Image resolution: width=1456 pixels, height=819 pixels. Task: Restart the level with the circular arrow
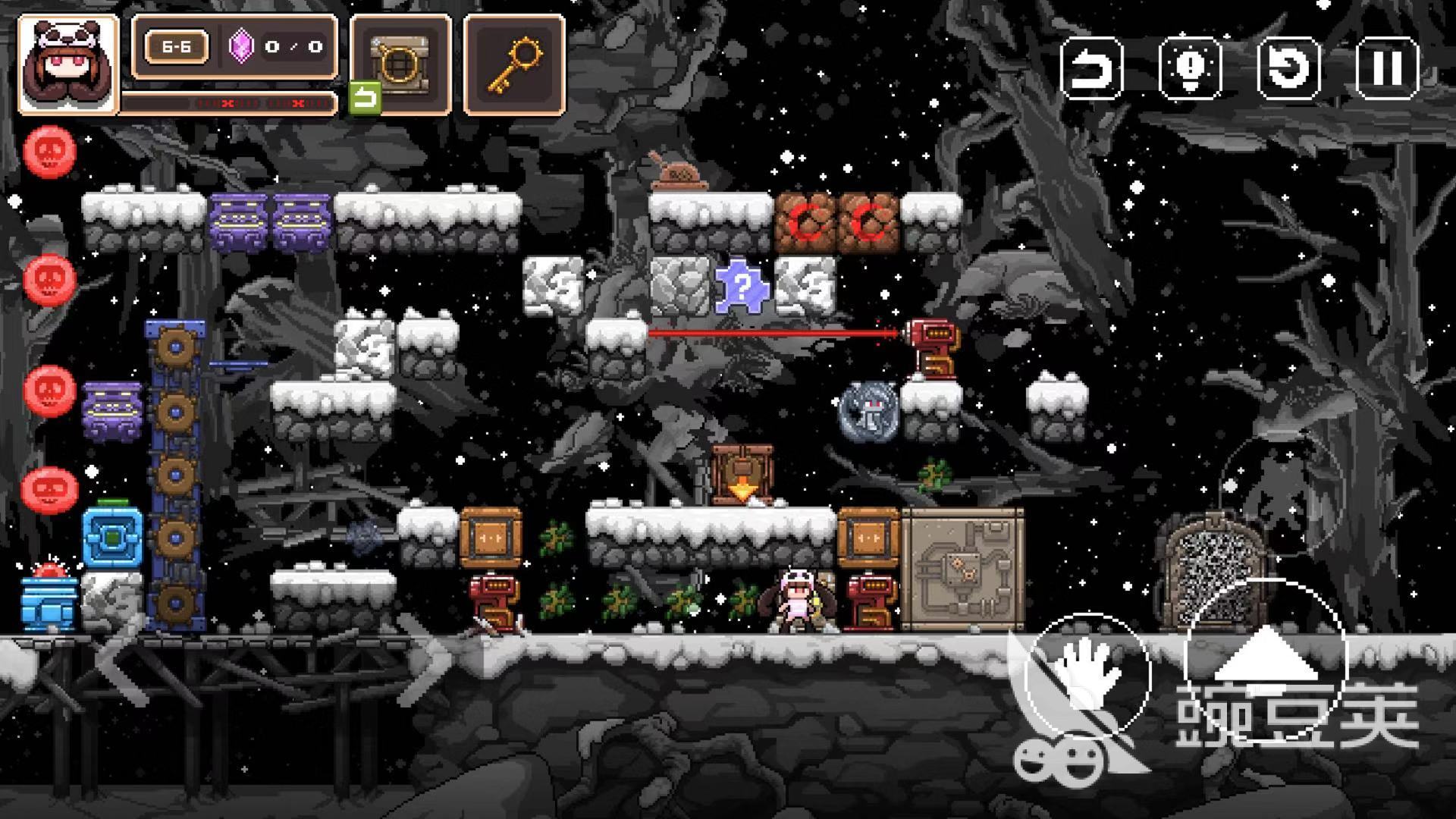pyautogui.click(x=1288, y=68)
